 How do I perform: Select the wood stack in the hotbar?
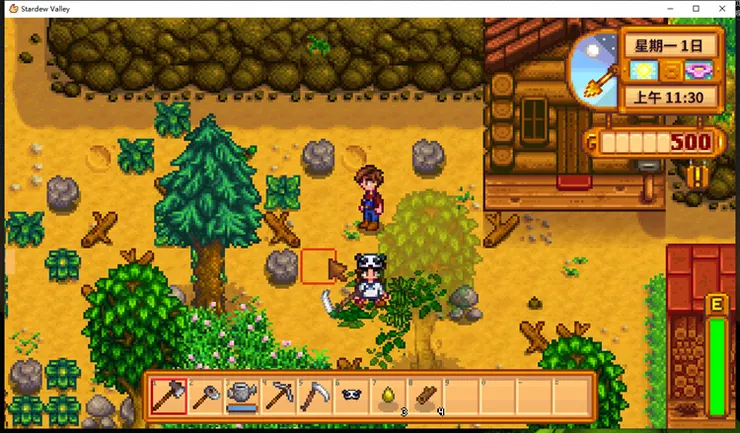pos(423,396)
